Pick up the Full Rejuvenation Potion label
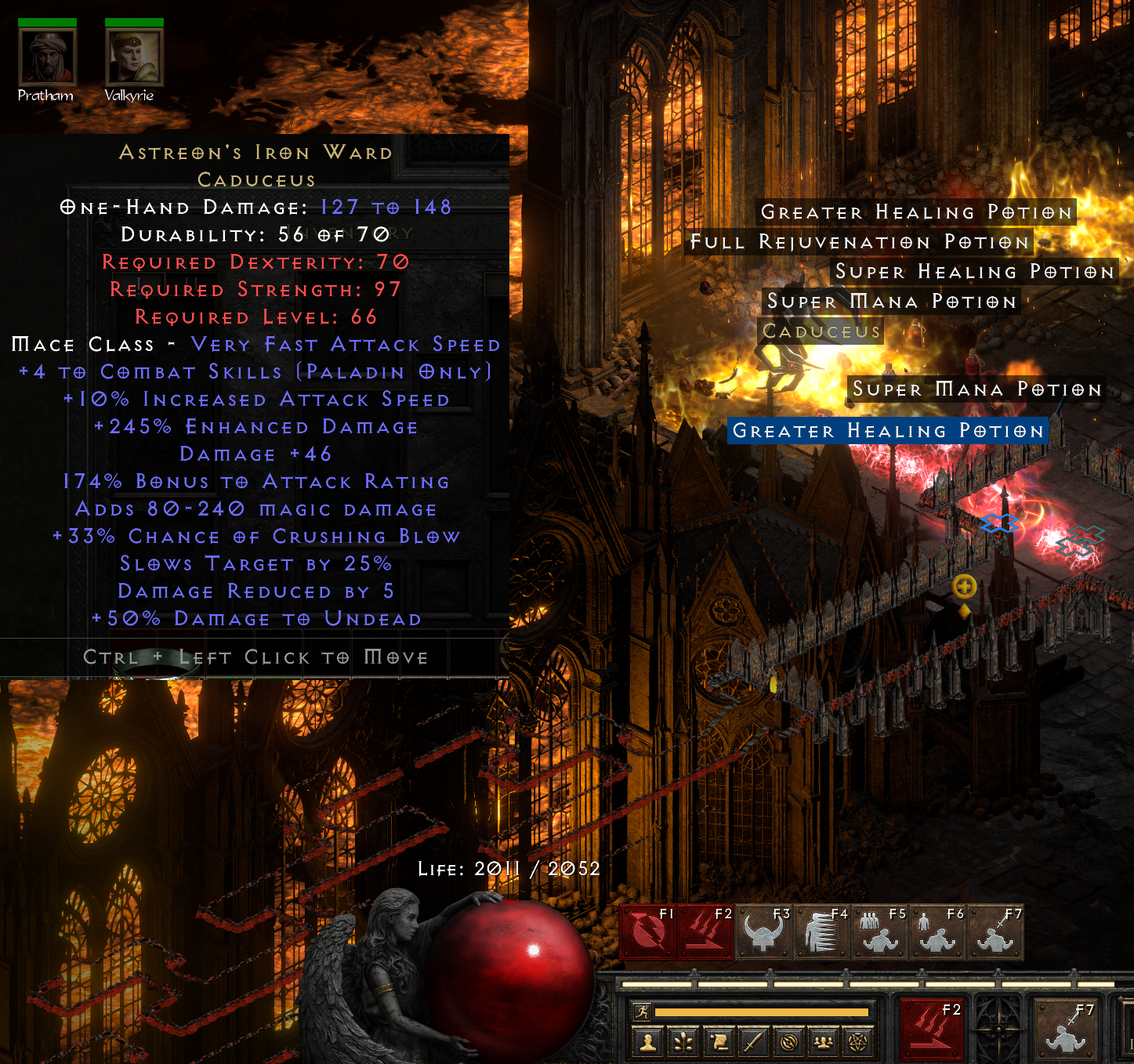The height and width of the screenshot is (1064, 1134). tap(859, 242)
